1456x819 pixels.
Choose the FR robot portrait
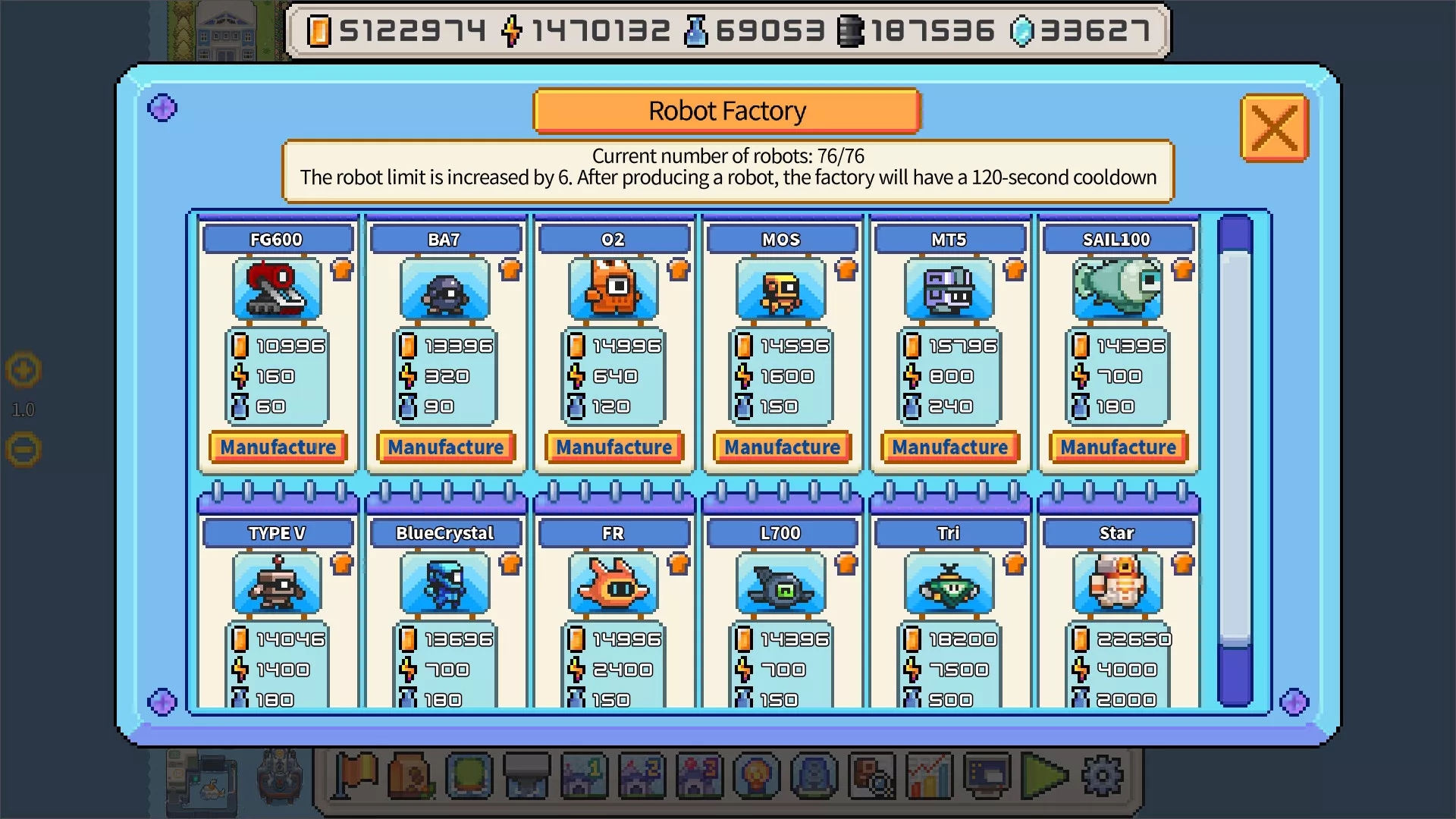[x=613, y=582]
